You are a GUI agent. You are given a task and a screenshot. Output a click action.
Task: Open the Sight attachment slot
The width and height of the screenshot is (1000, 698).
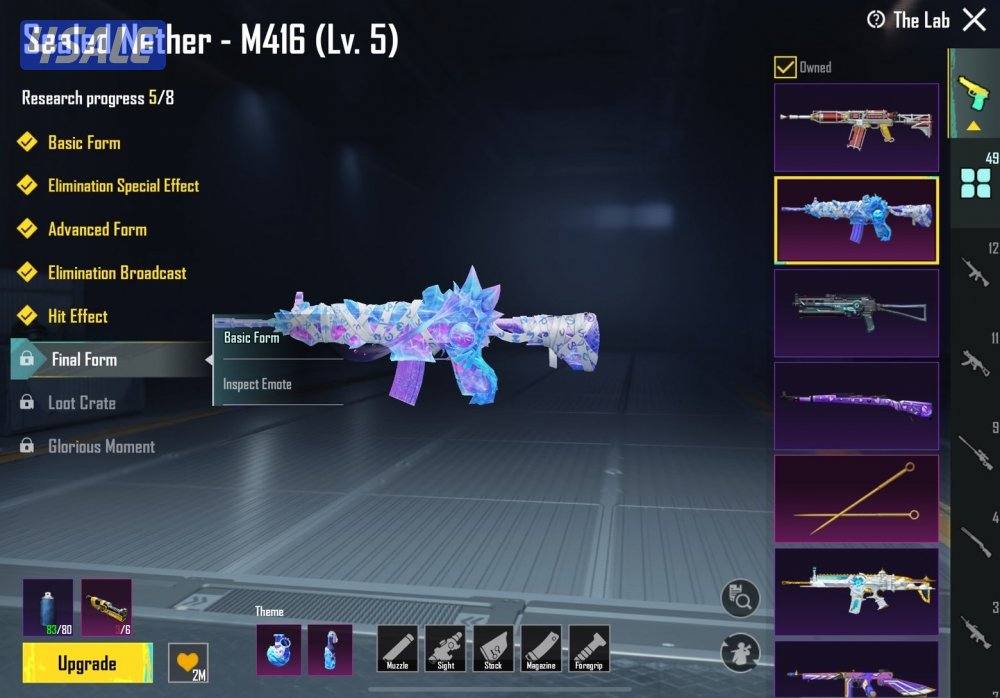pos(445,648)
